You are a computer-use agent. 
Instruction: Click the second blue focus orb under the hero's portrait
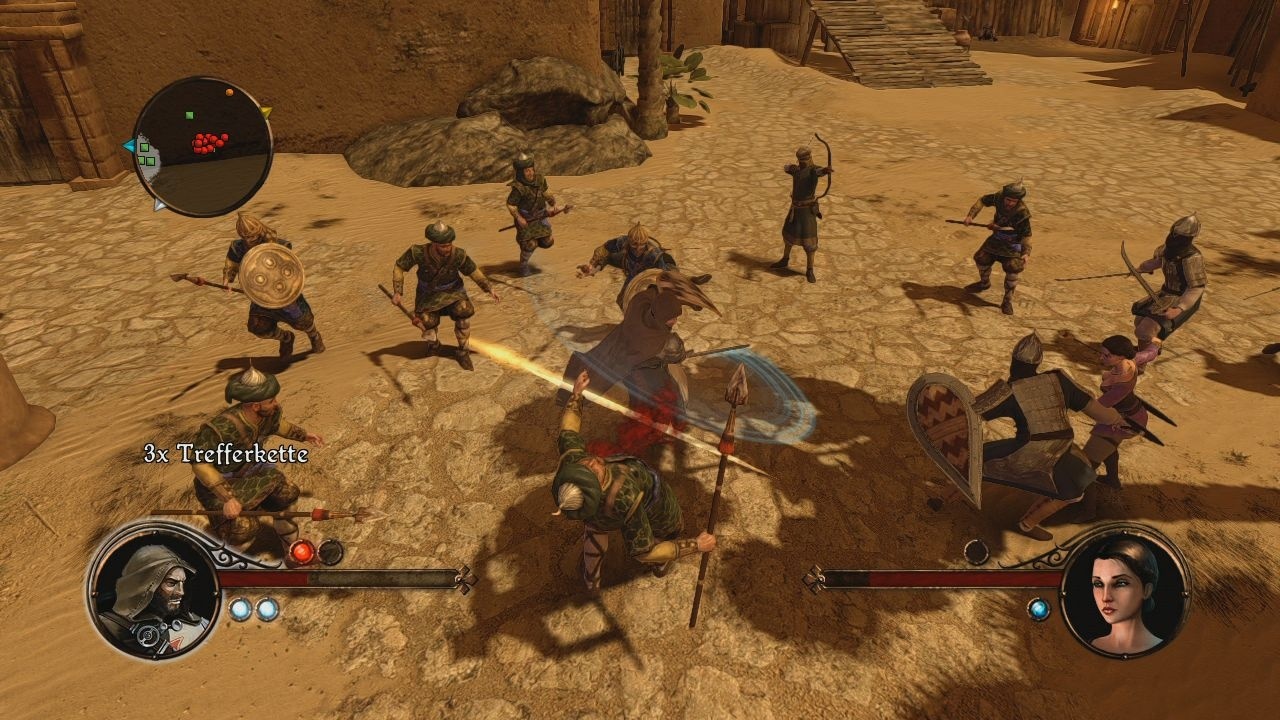tap(266, 608)
